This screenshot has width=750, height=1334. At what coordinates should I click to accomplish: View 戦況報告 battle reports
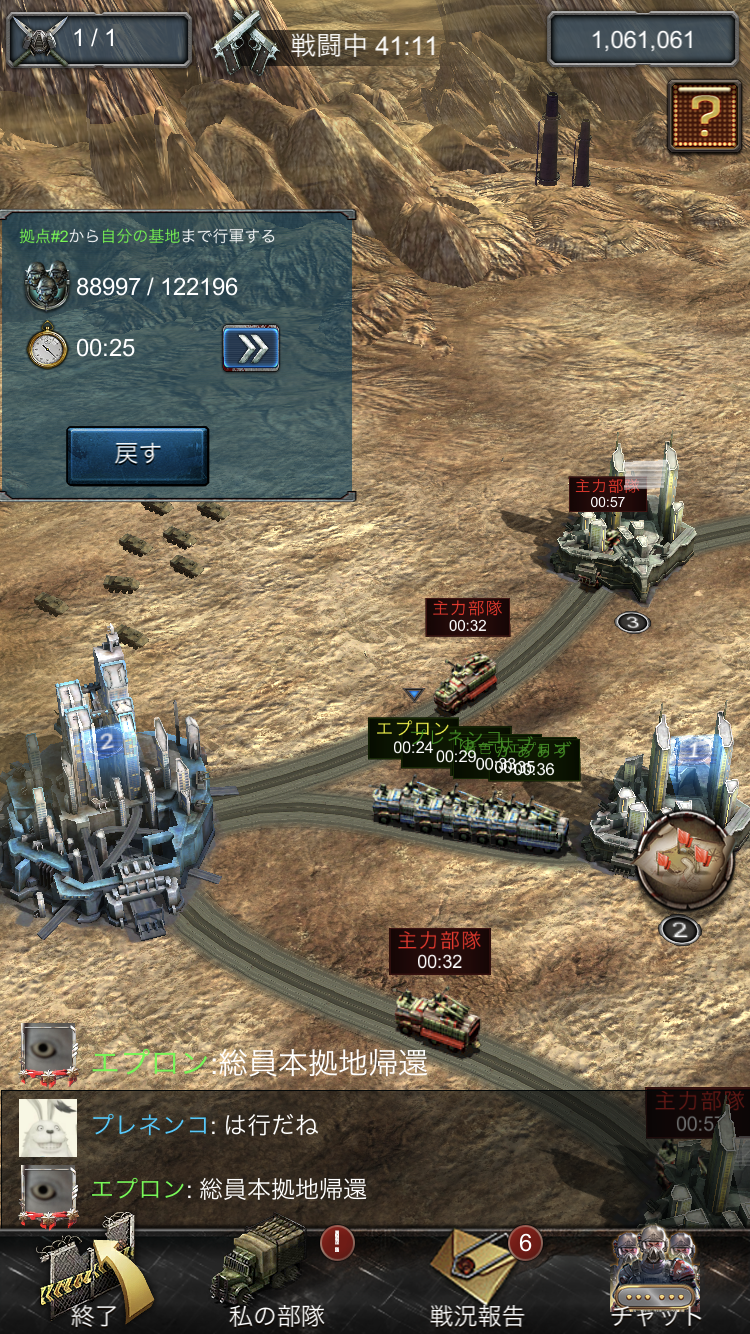pyautogui.click(x=477, y=1279)
